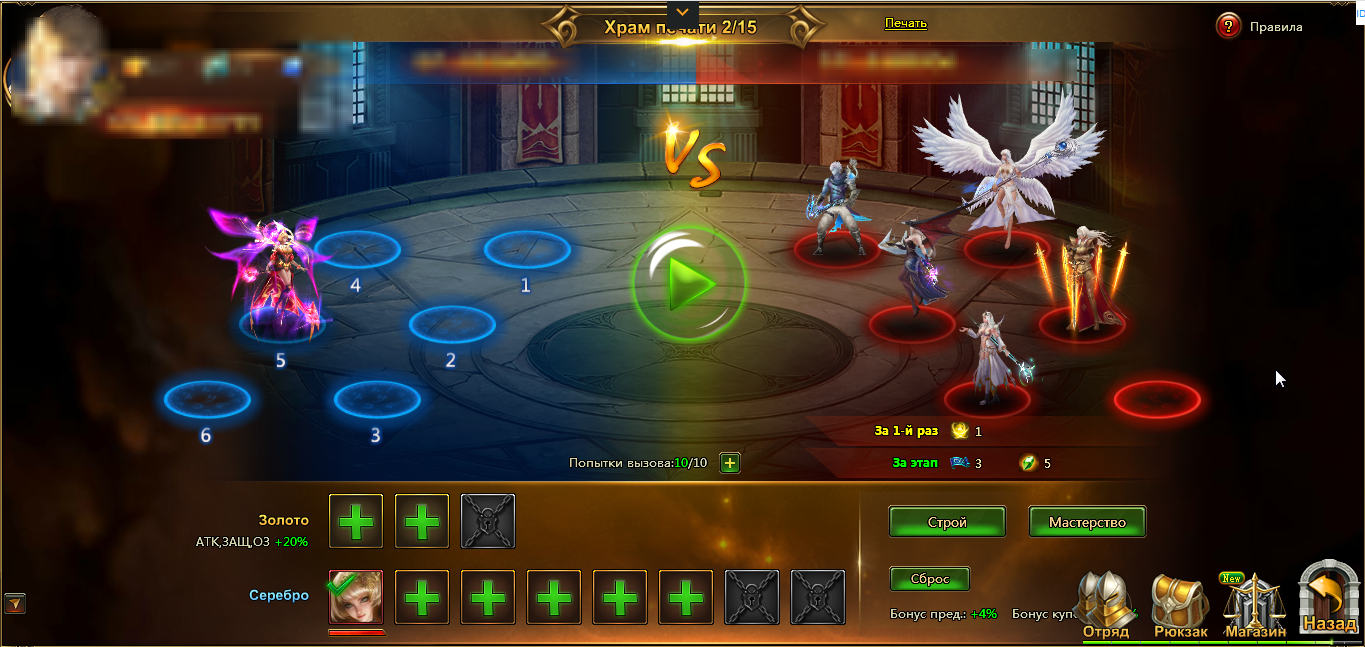Start the battle with the green play button
Screen dimensions: 1365x647
(689, 285)
